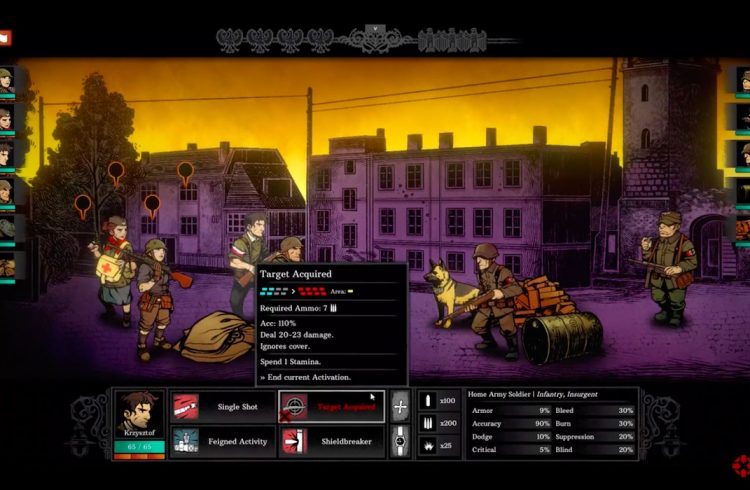Open the white flag retreat button
The width and height of the screenshot is (750, 490).
[x=5, y=38]
